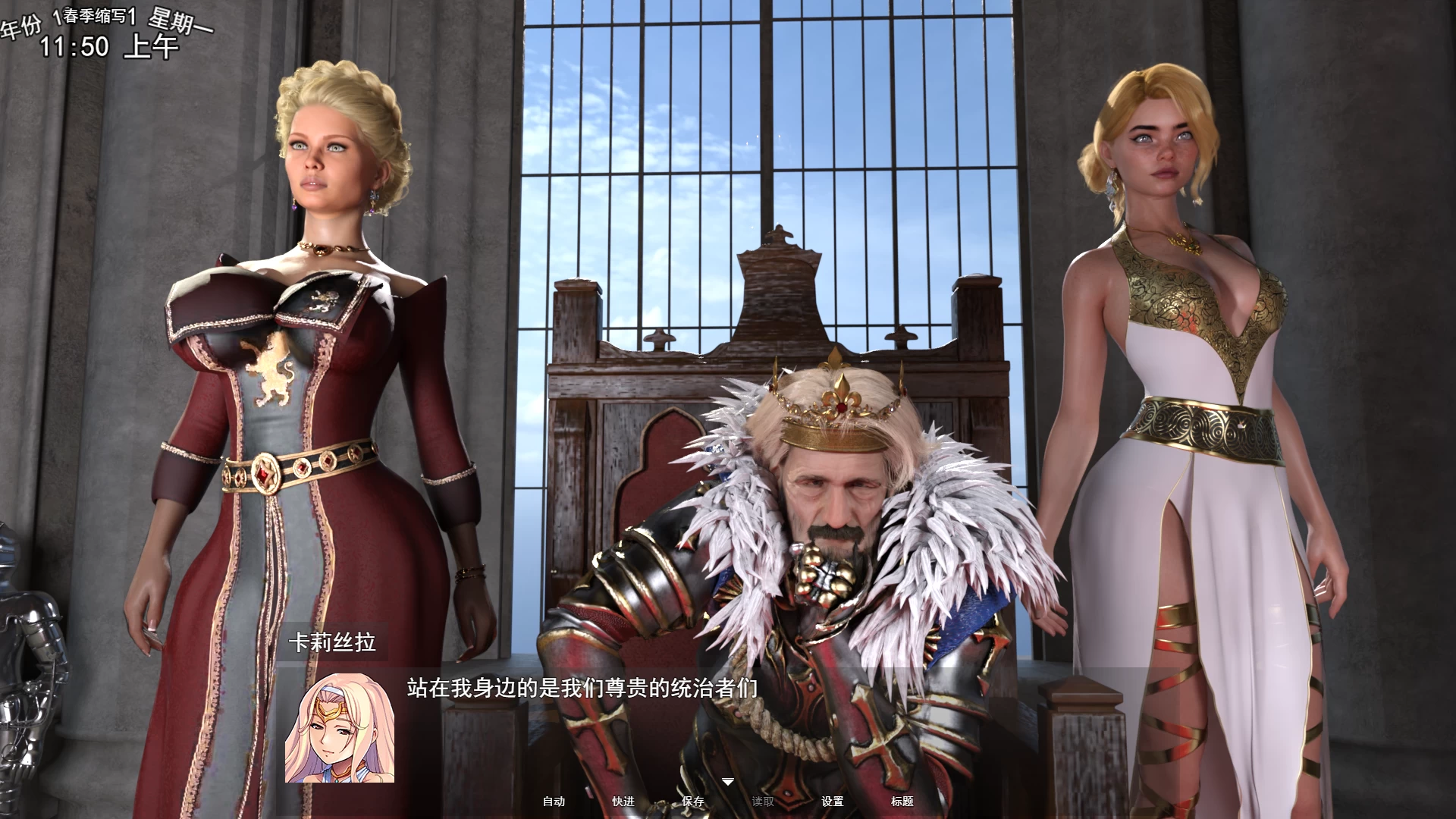Viewport: 1456px width, 819px height.
Task: Click the white triangle to hide the textbox
Action: click(x=728, y=781)
